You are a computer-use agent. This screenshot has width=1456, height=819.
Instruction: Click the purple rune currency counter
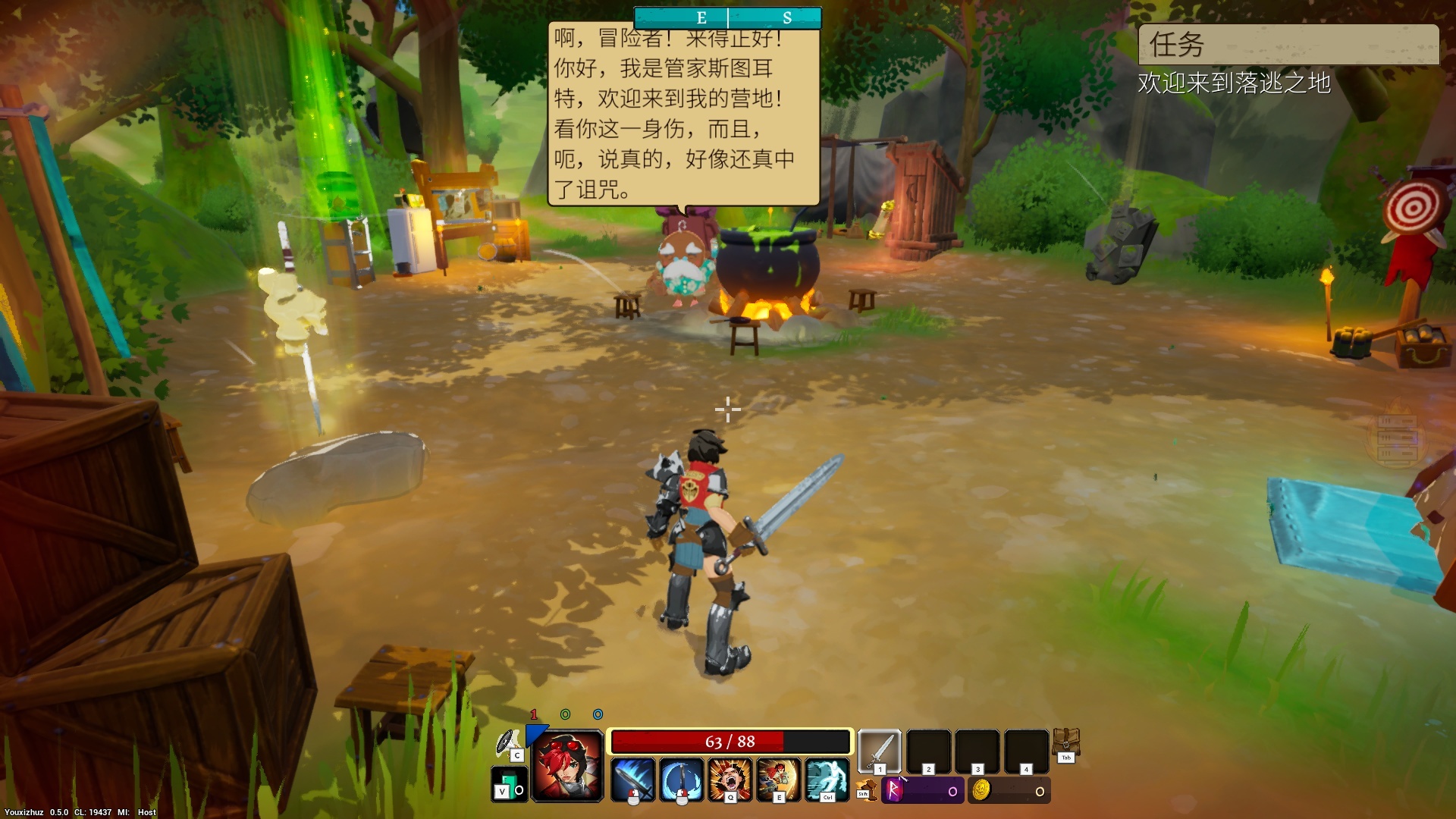(923, 791)
